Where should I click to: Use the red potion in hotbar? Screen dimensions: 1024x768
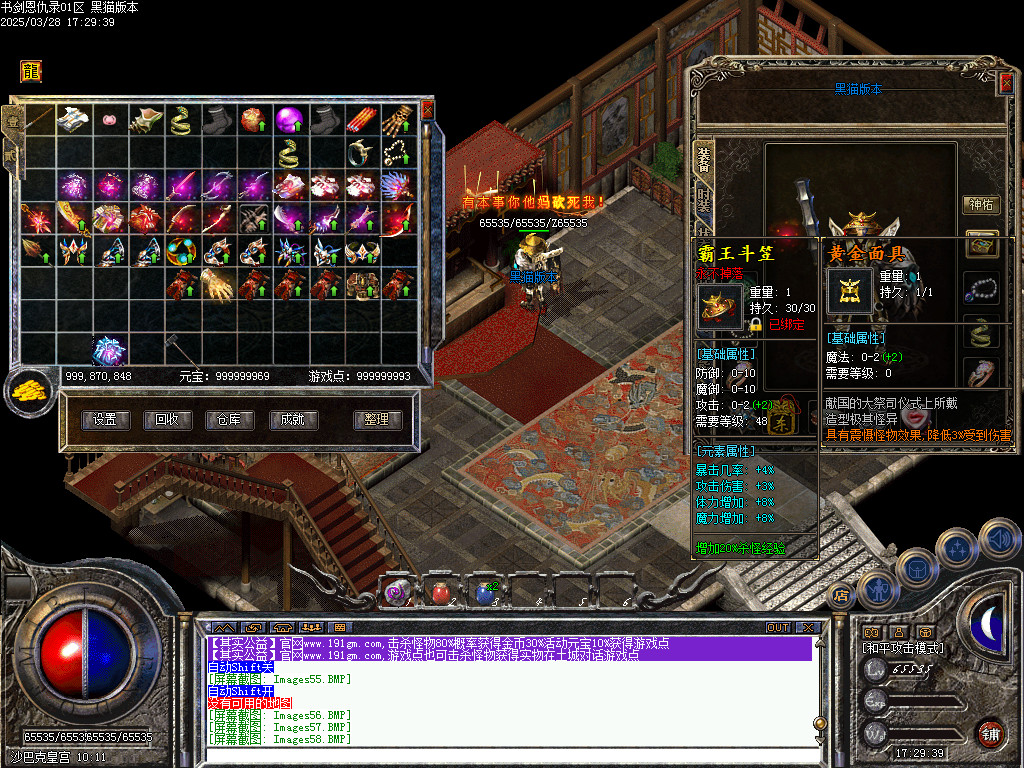(x=440, y=592)
